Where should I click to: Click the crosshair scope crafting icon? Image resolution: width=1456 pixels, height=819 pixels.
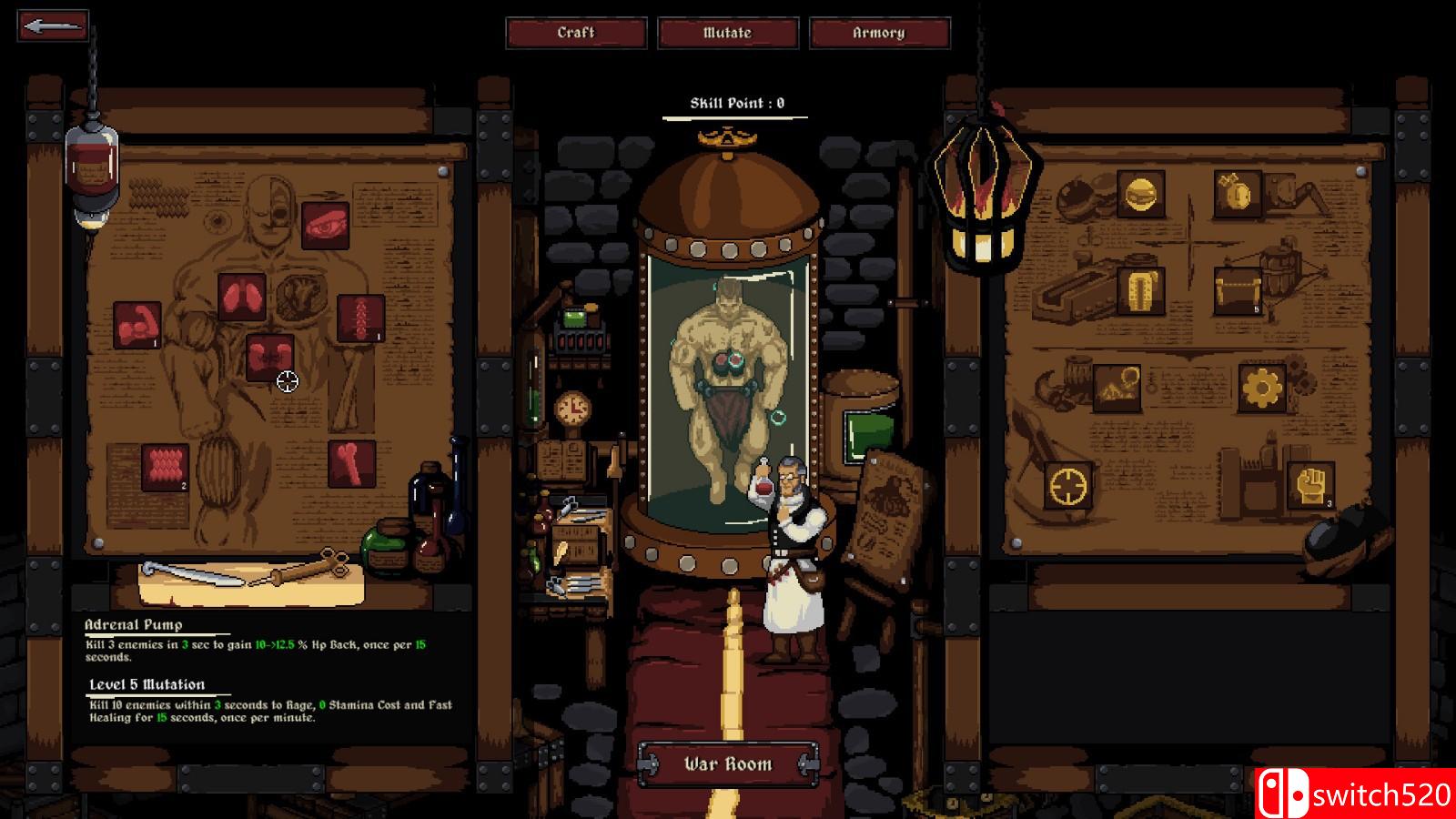pyautogui.click(x=1068, y=487)
